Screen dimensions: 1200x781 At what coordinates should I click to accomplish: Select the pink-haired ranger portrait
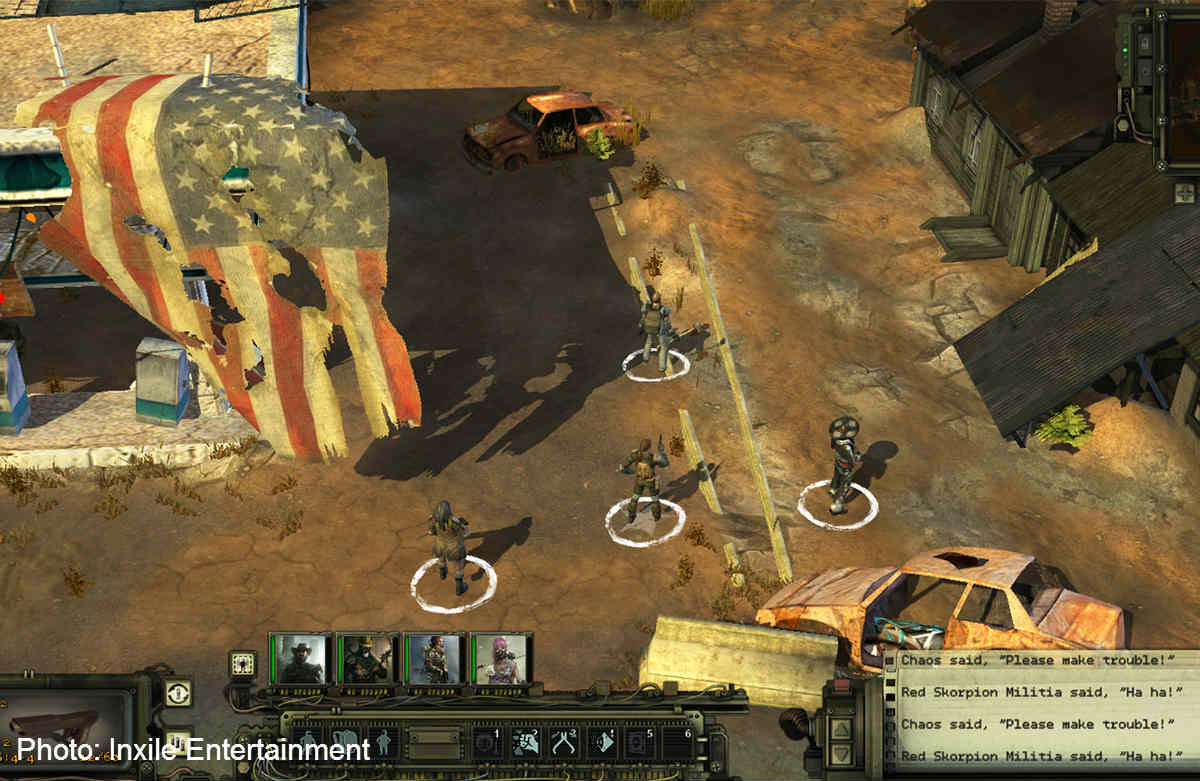502,658
